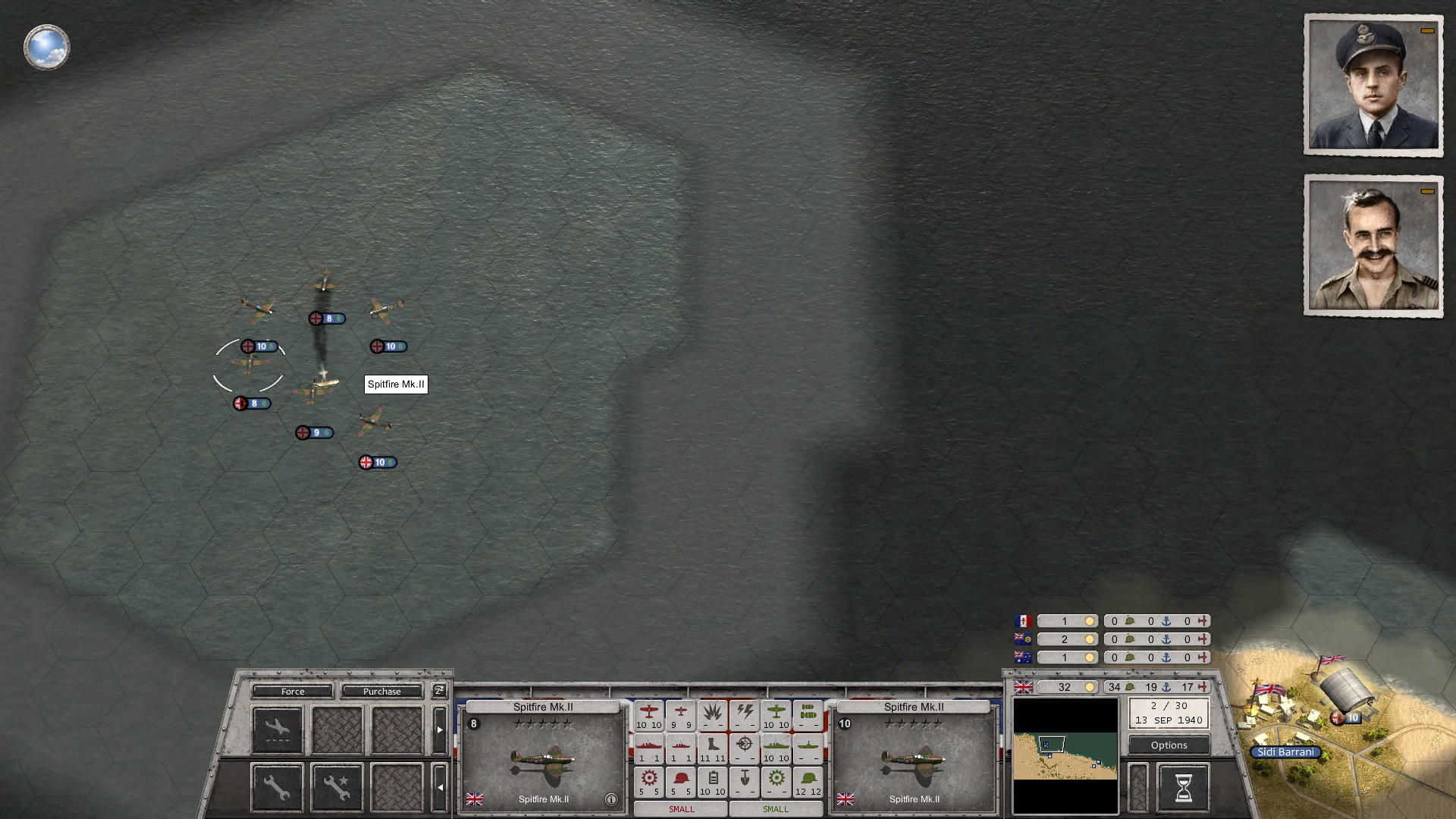Image resolution: width=1456 pixels, height=819 pixels.
Task: Select the repair/reinforce wrench icon
Action: point(276,788)
